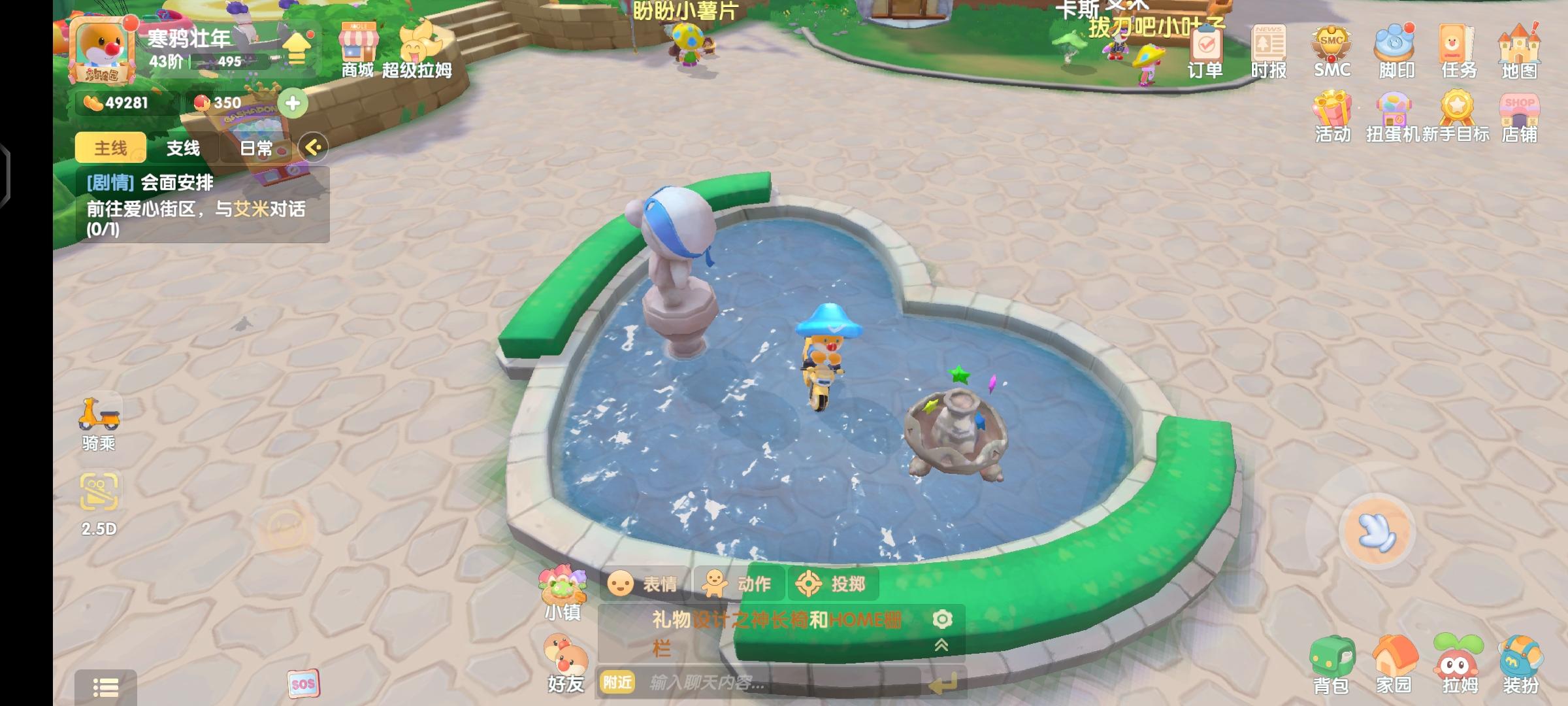
Task: Collapse the chat box via the chevron
Action: click(x=941, y=644)
